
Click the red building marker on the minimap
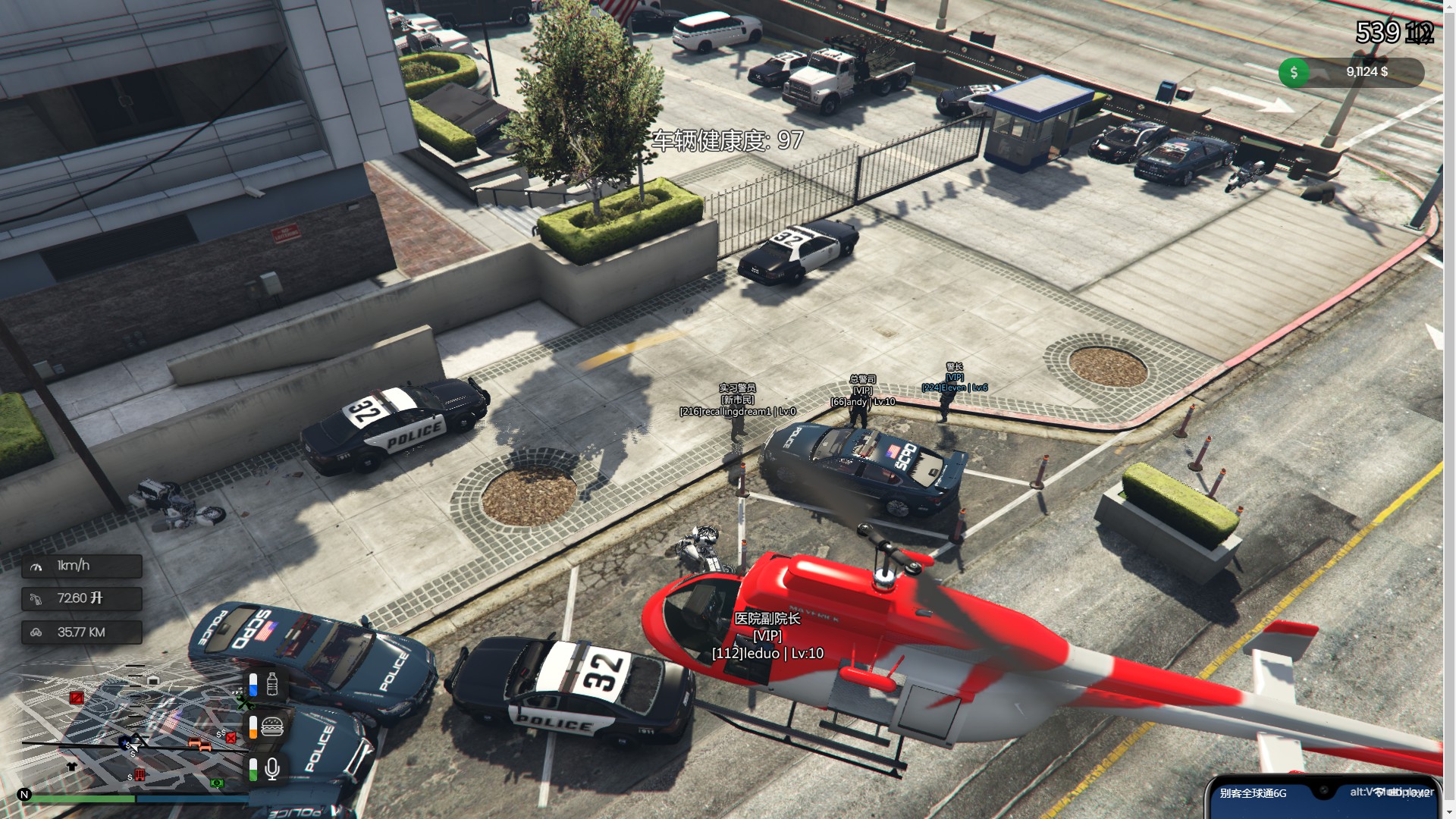point(140,775)
